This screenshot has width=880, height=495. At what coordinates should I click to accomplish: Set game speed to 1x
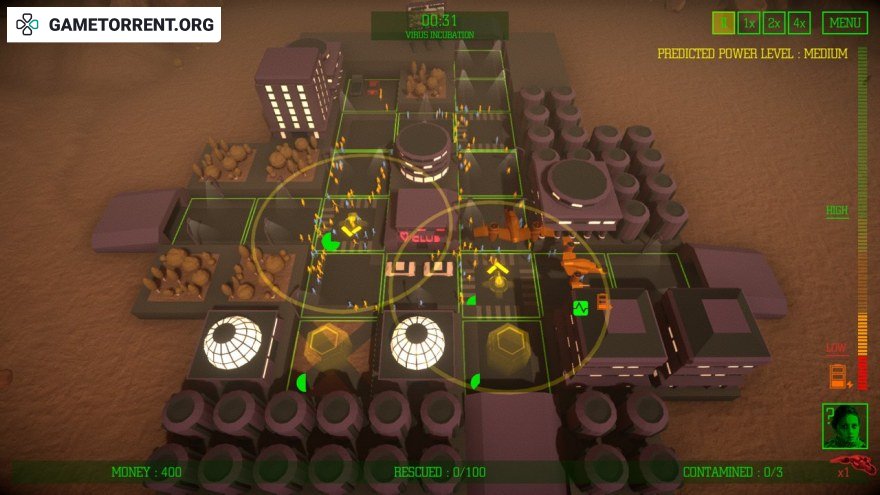pos(748,23)
